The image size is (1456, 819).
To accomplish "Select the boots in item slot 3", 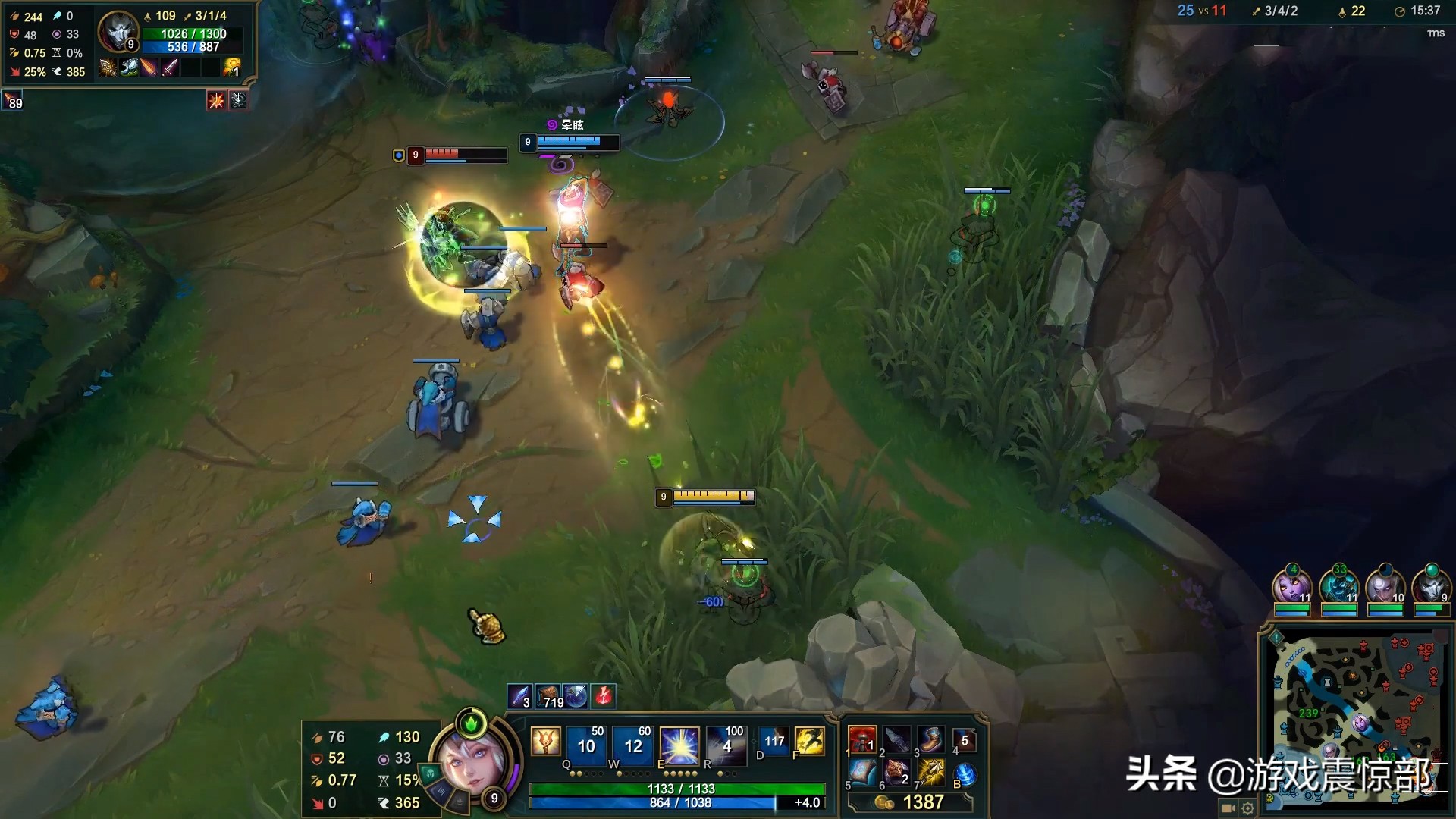I will tap(931, 739).
